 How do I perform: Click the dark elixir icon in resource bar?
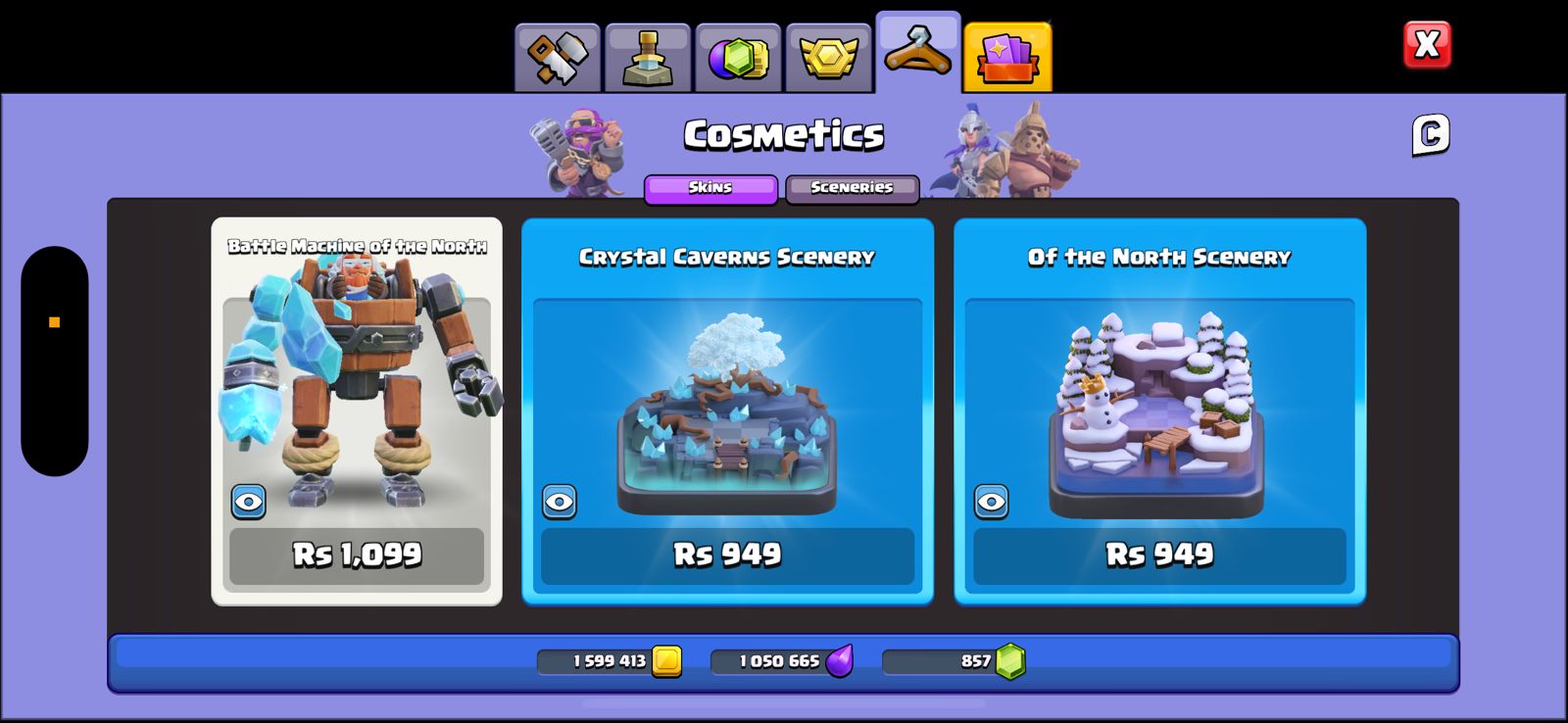(x=841, y=661)
